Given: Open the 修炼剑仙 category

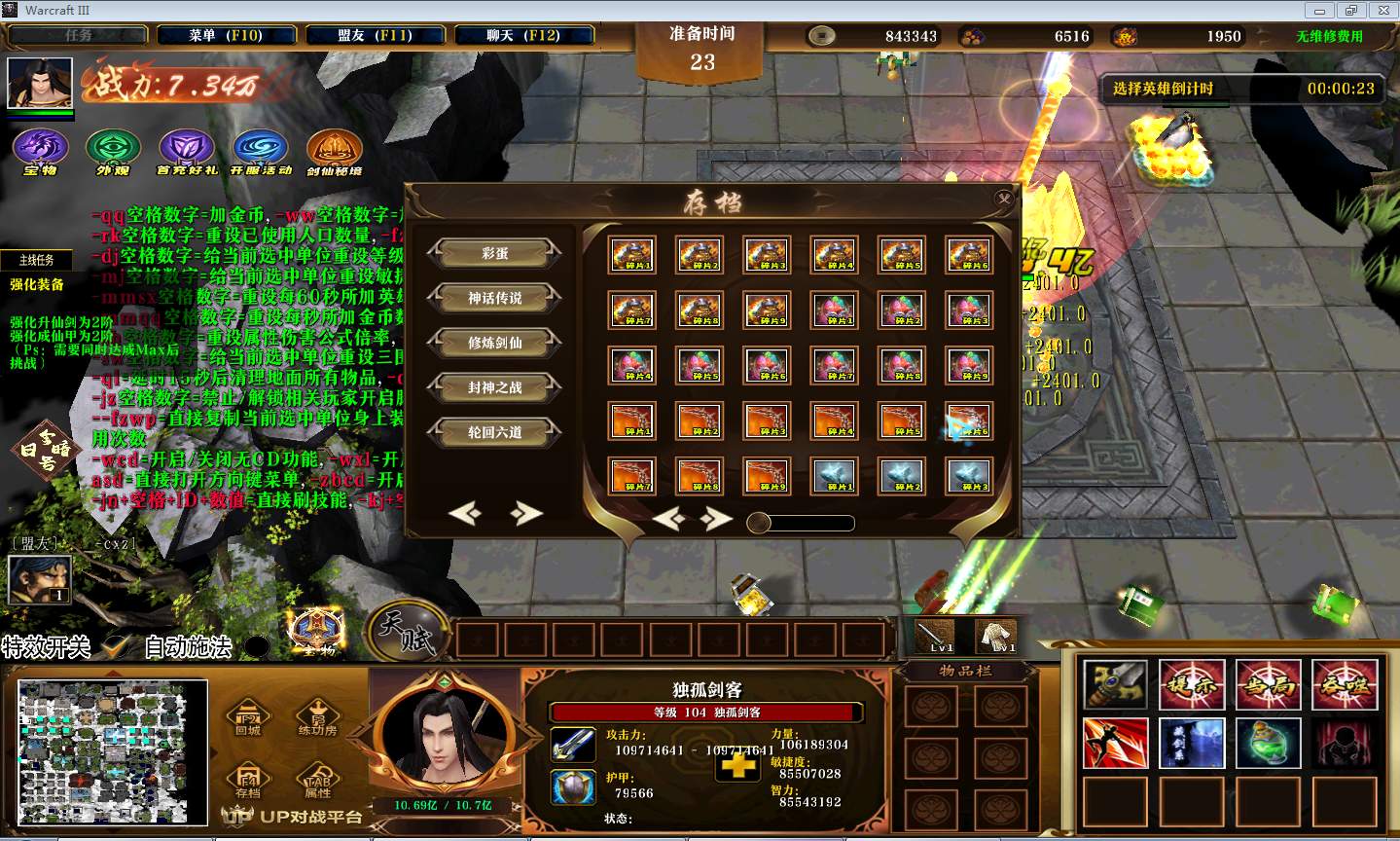Looking at the screenshot, I should [x=494, y=343].
